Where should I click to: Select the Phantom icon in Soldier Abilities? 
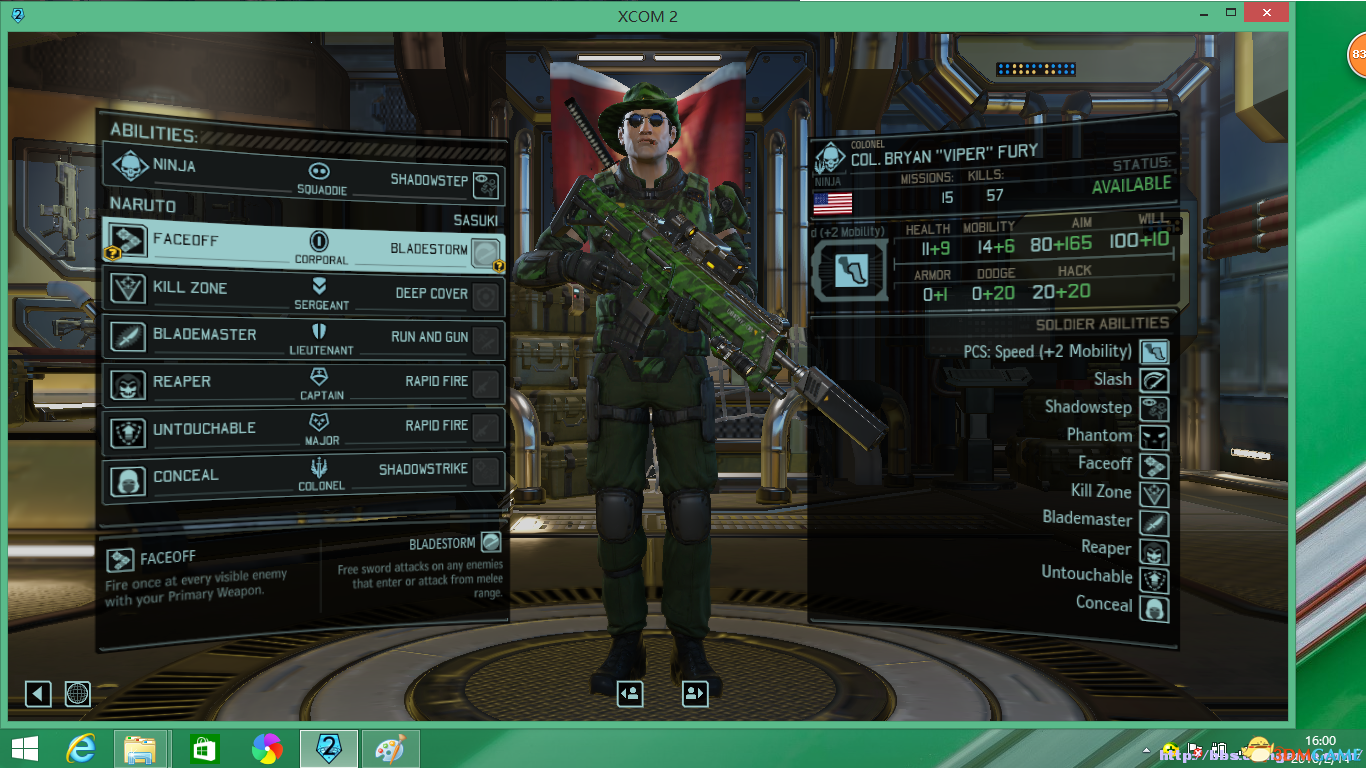pos(1155,436)
